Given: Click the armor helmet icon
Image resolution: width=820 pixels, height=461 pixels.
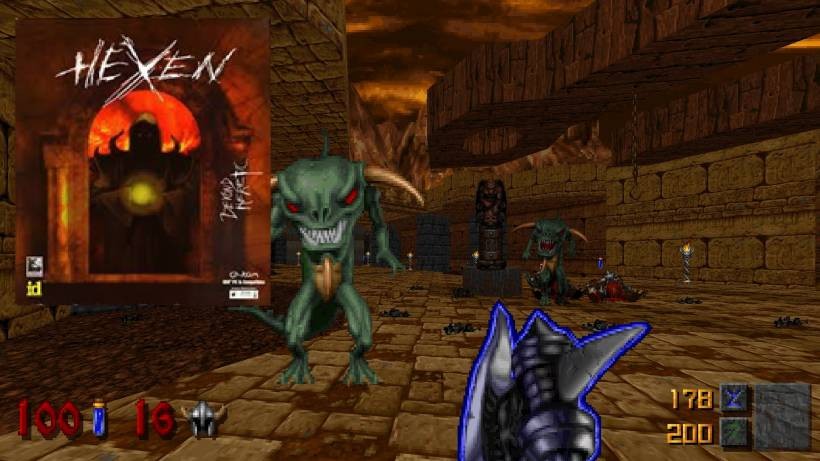Looking at the screenshot, I should (x=206, y=418).
